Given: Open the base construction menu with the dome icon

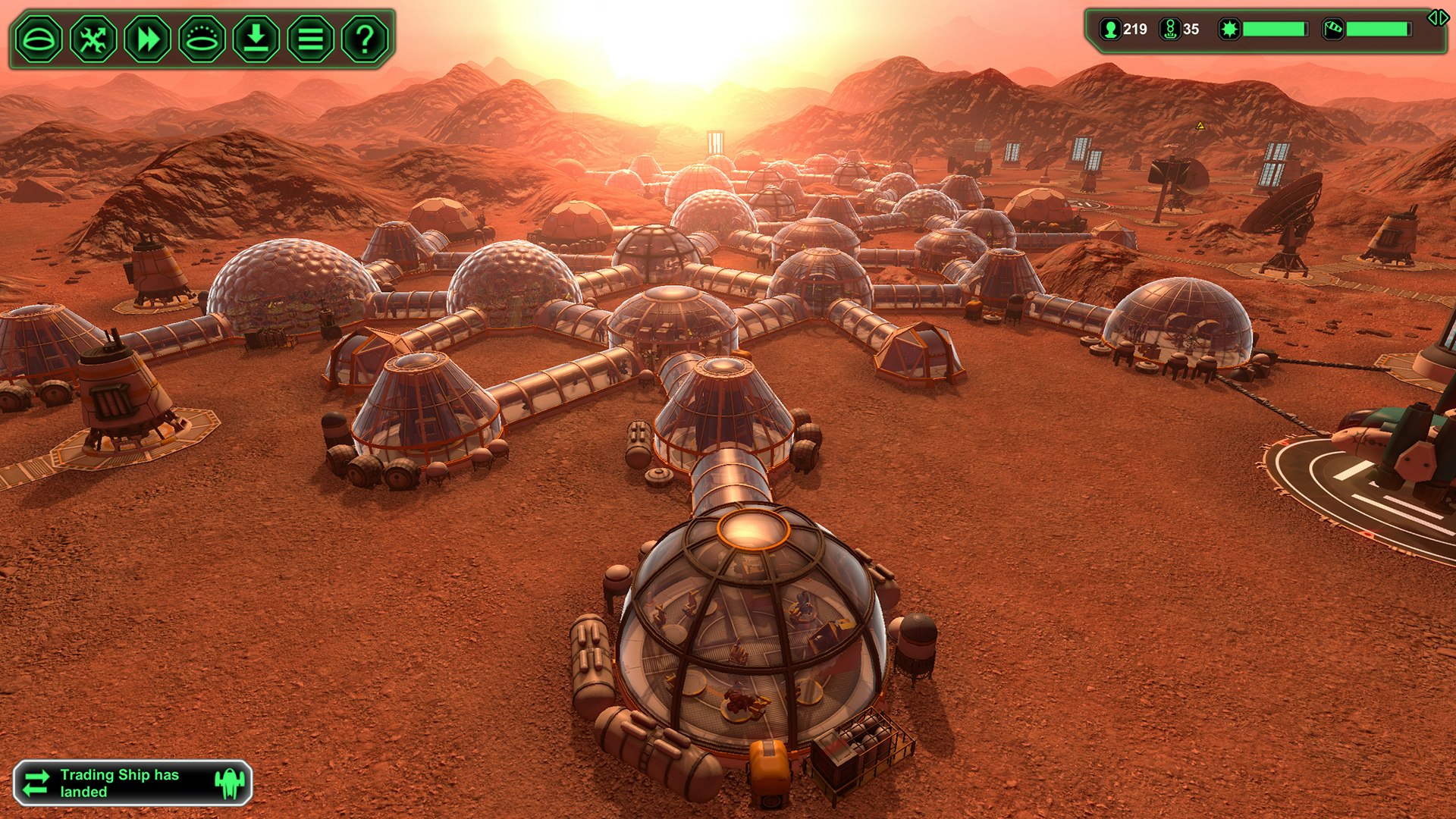Looking at the screenshot, I should pos(39,36).
